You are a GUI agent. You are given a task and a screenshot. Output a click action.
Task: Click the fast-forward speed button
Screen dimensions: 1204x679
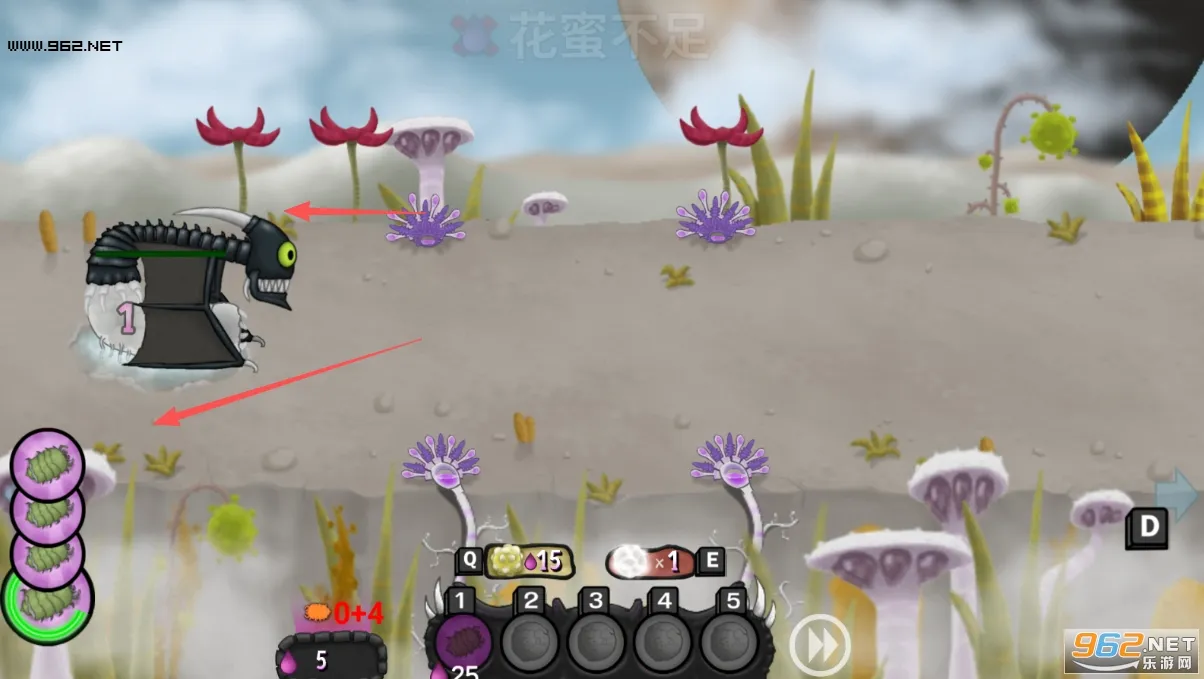(820, 646)
